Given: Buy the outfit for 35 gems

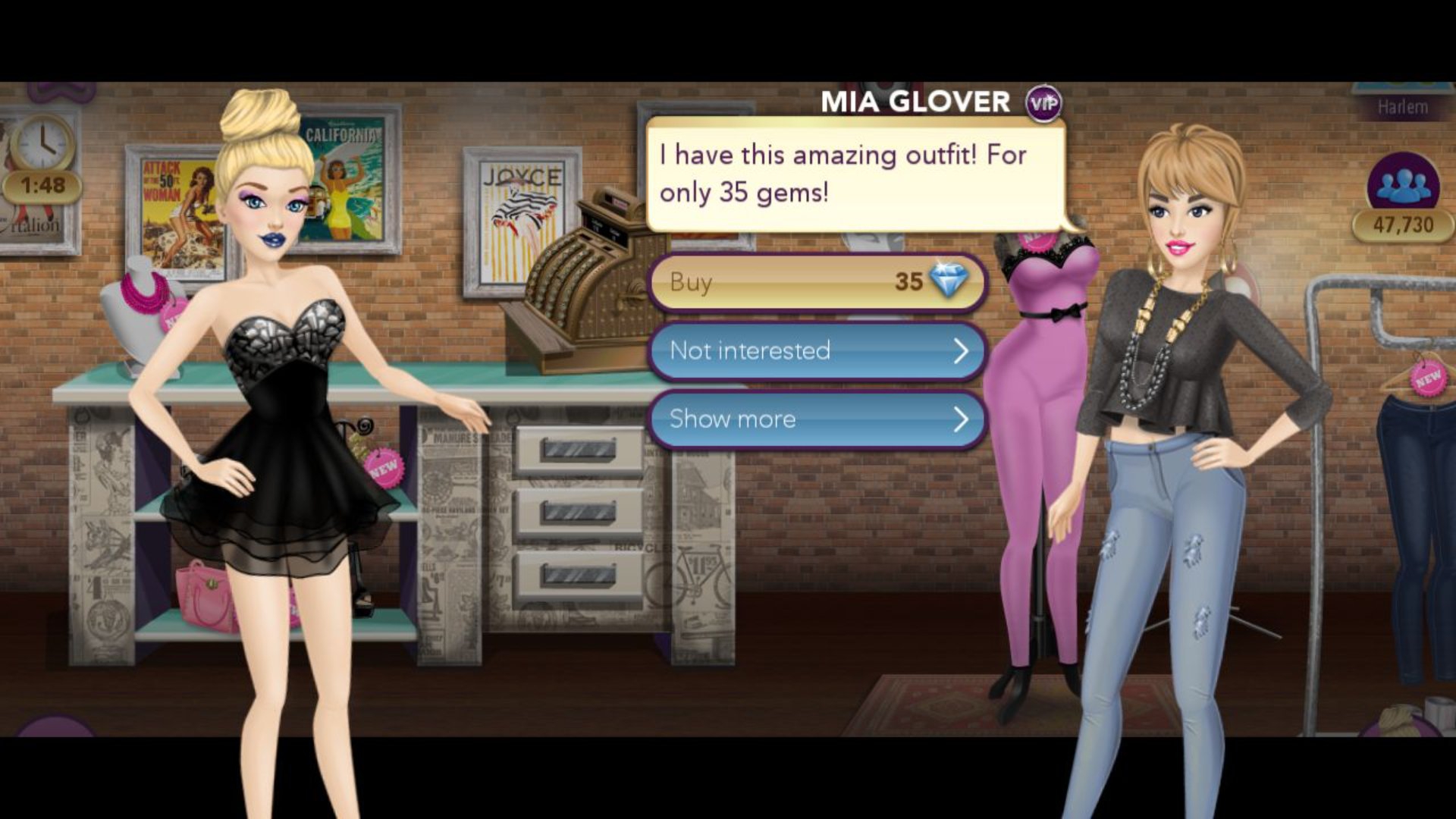Looking at the screenshot, I should pyautogui.click(x=817, y=282).
